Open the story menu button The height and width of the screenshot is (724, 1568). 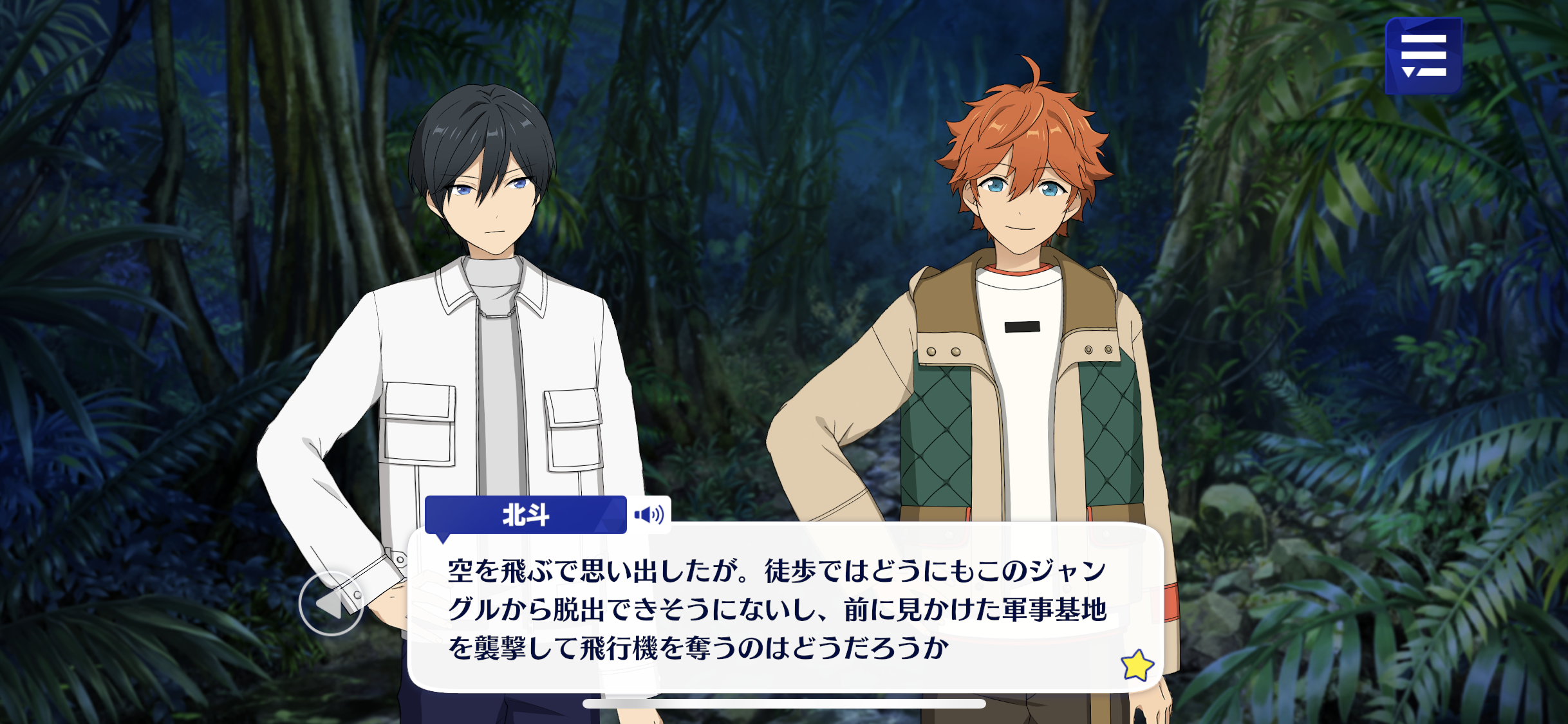[1423, 56]
